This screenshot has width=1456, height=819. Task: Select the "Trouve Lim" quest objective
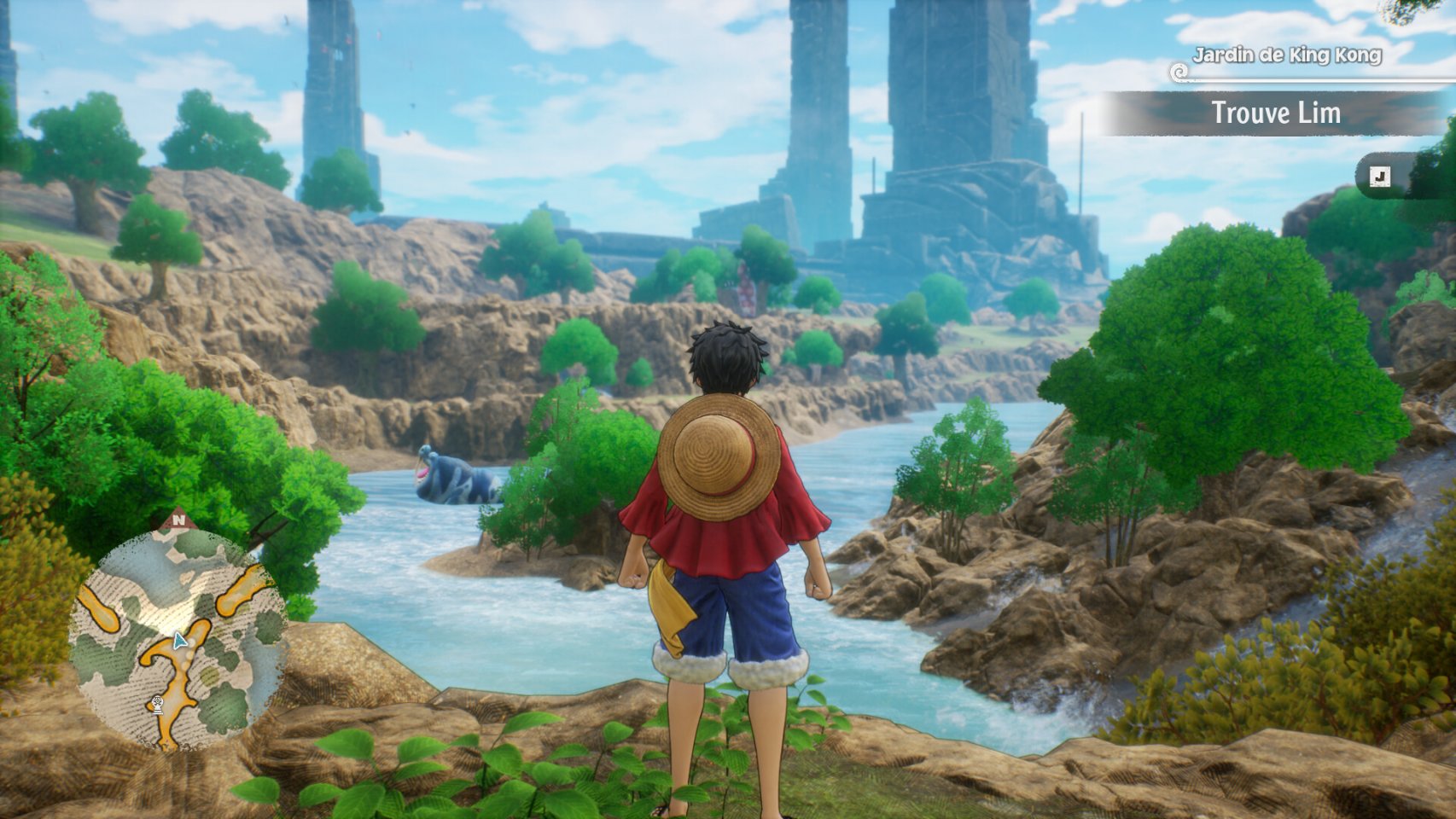click(1275, 113)
